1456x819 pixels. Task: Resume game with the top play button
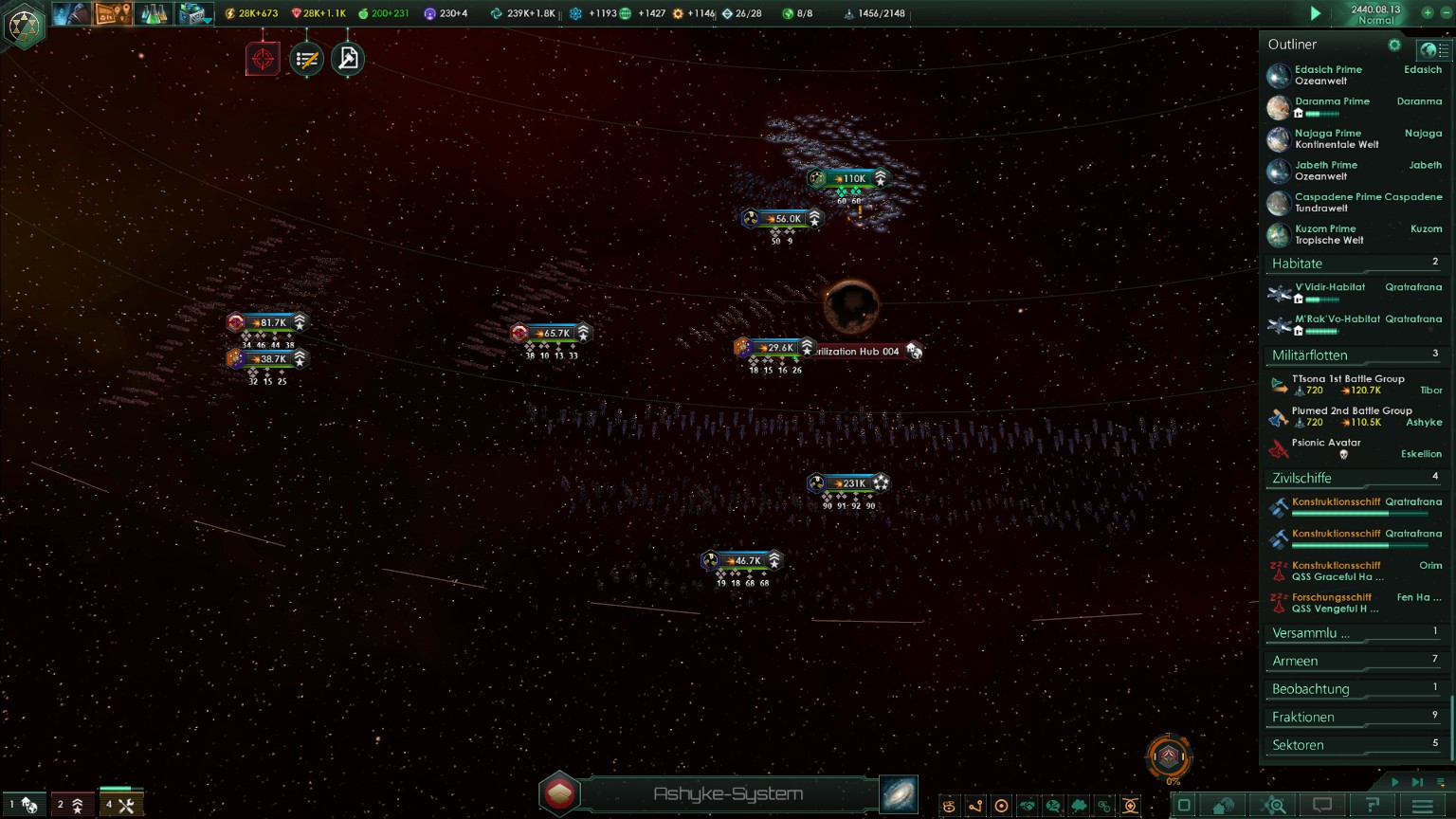tap(1315, 13)
